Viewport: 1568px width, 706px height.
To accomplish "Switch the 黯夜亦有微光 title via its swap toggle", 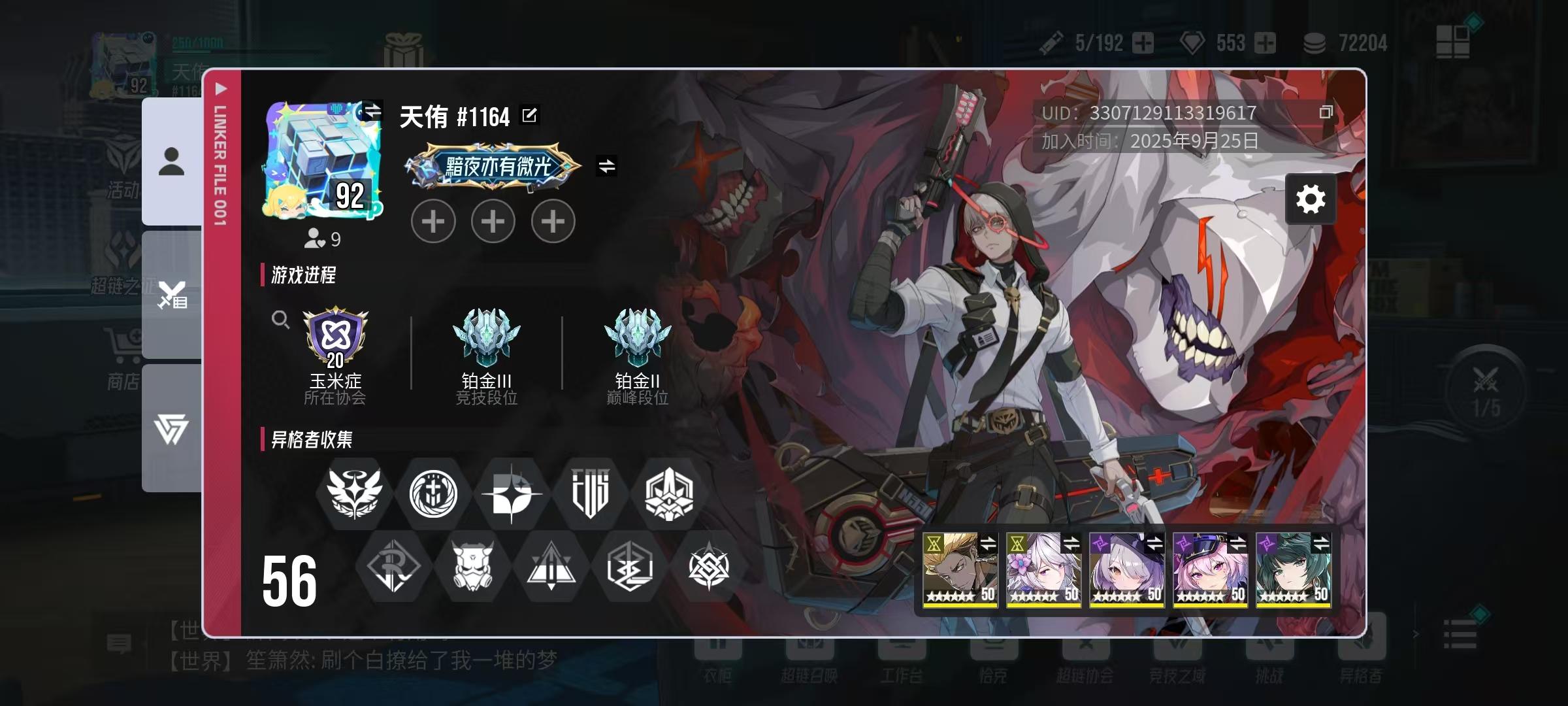I will 608,167.
